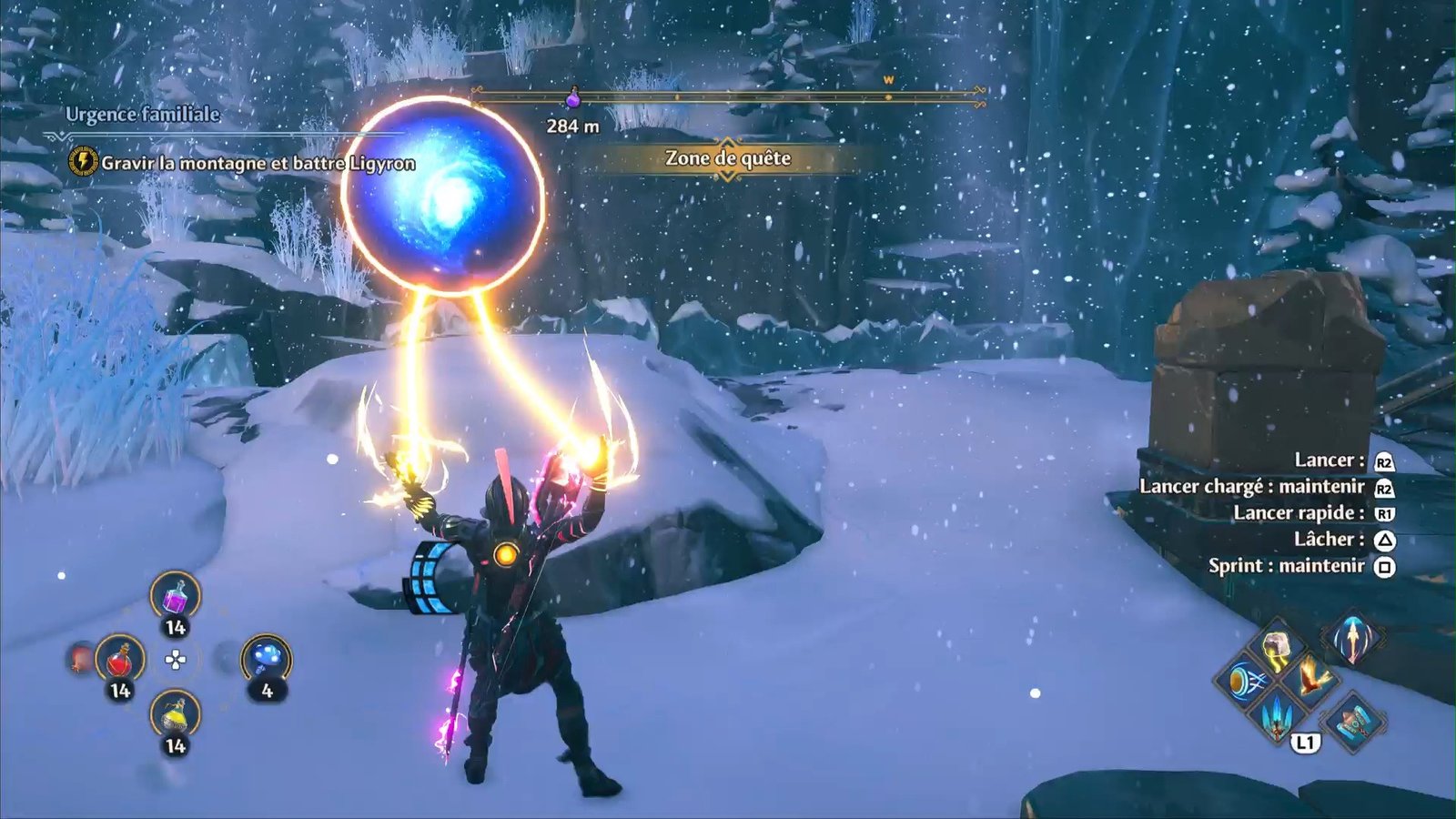Click the lightning quest objective icon
The image size is (1456, 819).
point(83,162)
